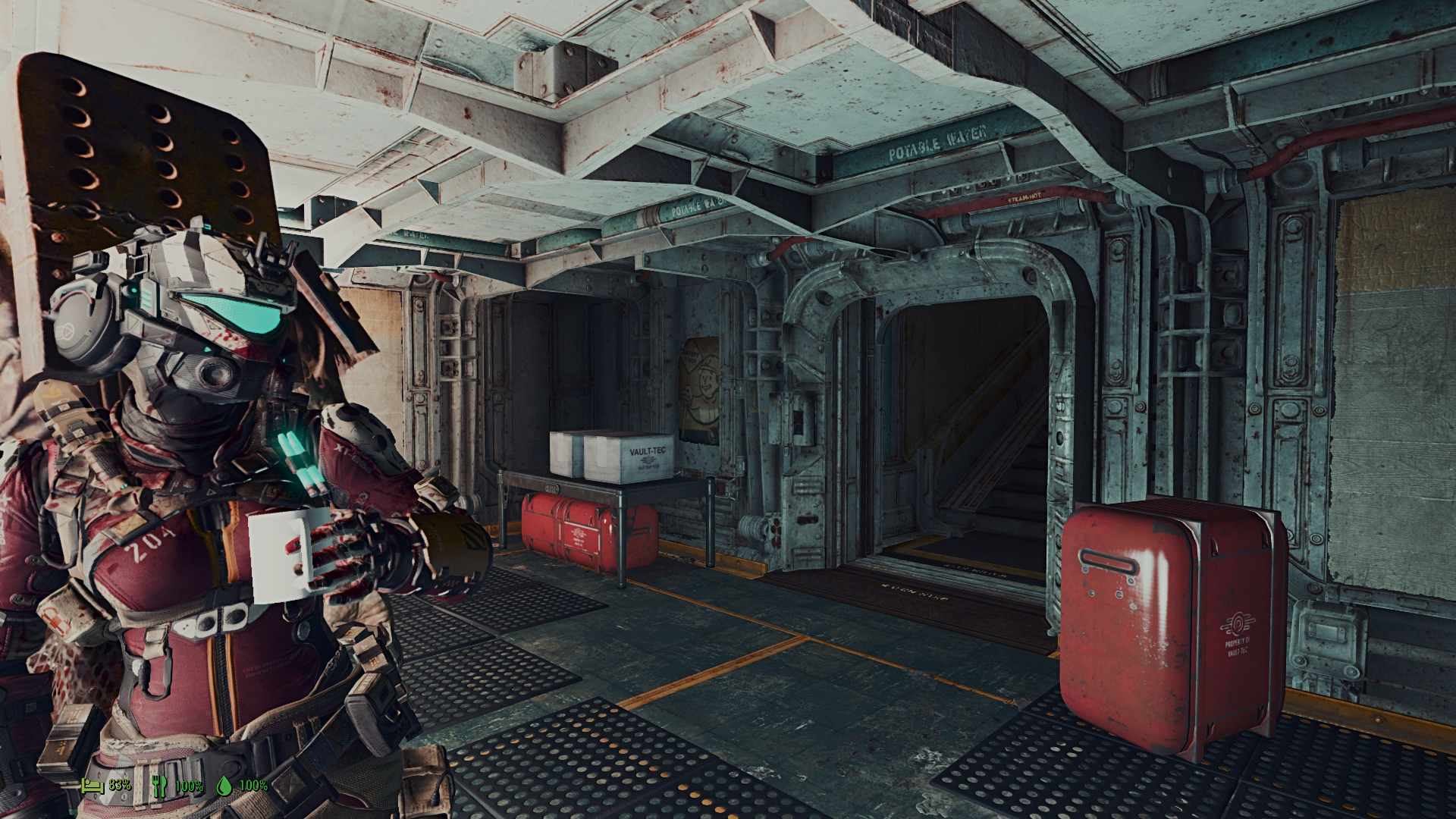Click the water droplet thirst icon
This screenshot has width=1456, height=819.
coord(224,786)
